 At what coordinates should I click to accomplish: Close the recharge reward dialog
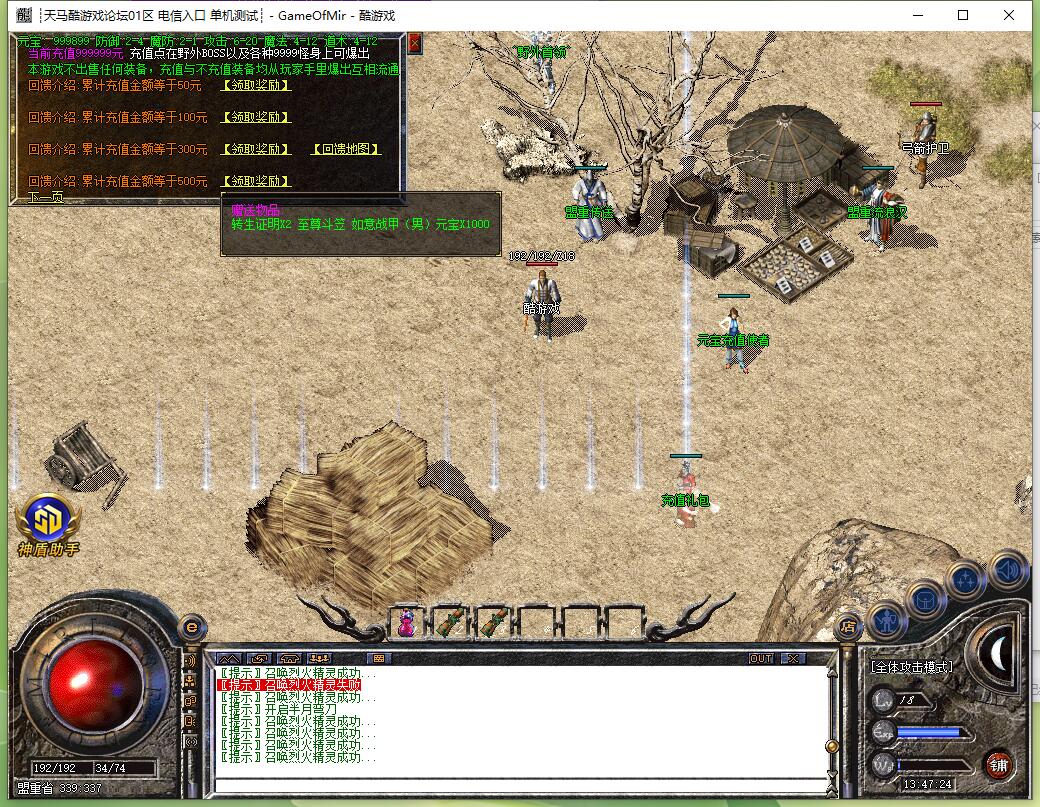(x=415, y=43)
